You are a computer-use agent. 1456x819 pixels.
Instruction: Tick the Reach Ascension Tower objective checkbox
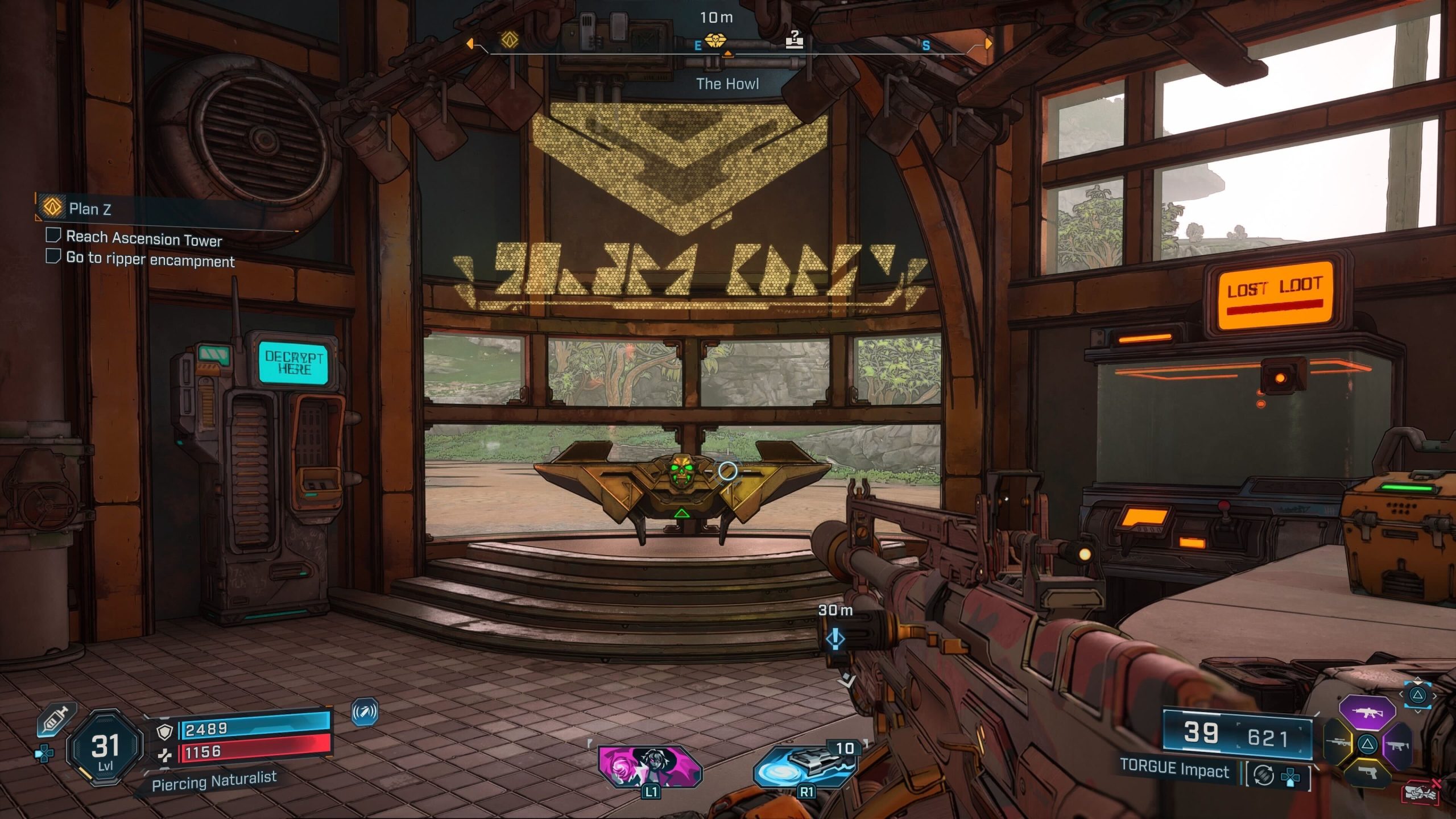click(x=53, y=235)
